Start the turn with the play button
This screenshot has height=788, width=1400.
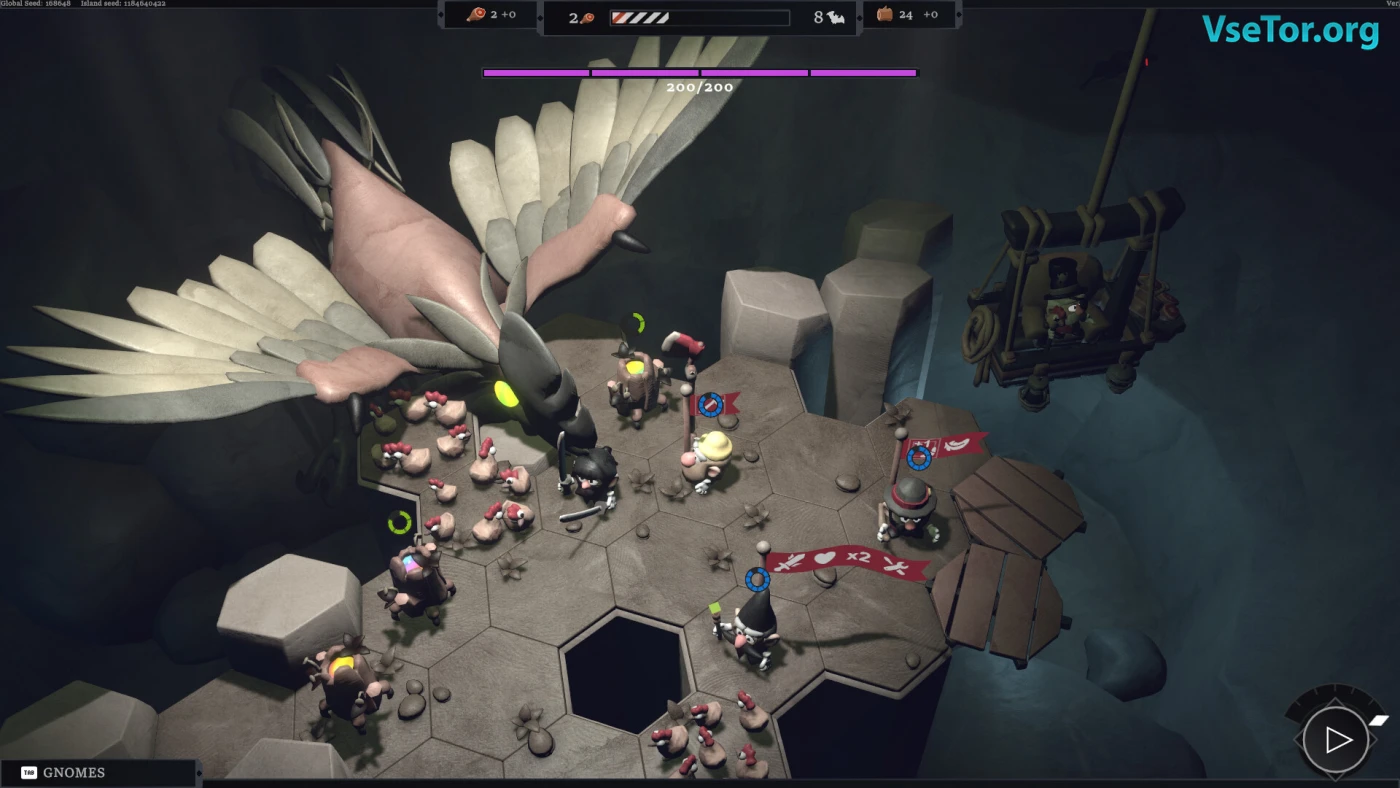pyautogui.click(x=1336, y=740)
